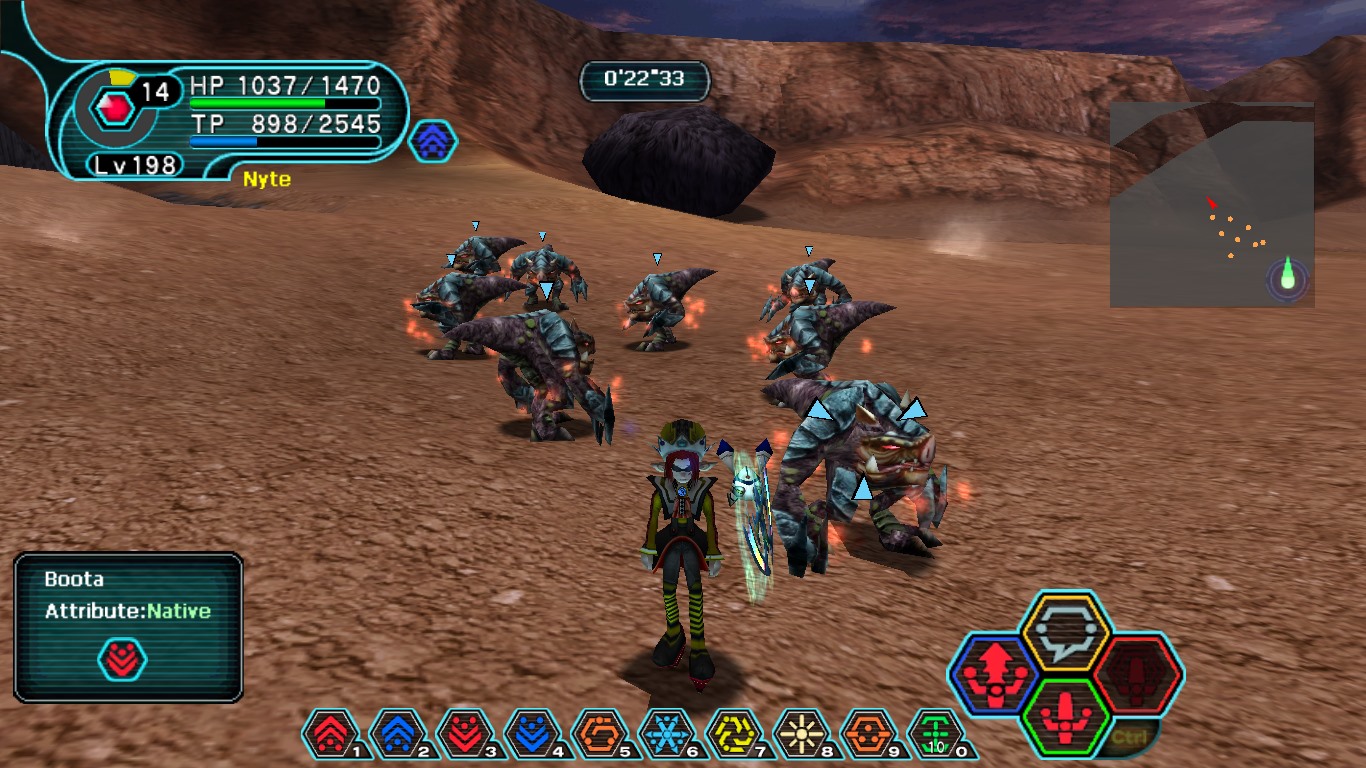Click the minimap in the corner
Viewport: 1366px width, 768px height.
click(1212, 205)
